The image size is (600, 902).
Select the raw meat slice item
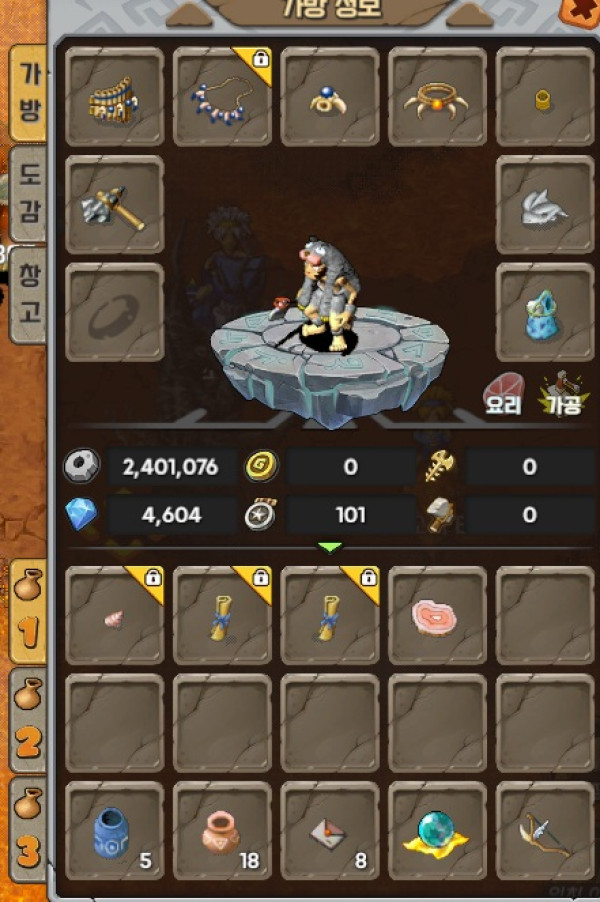click(437, 617)
